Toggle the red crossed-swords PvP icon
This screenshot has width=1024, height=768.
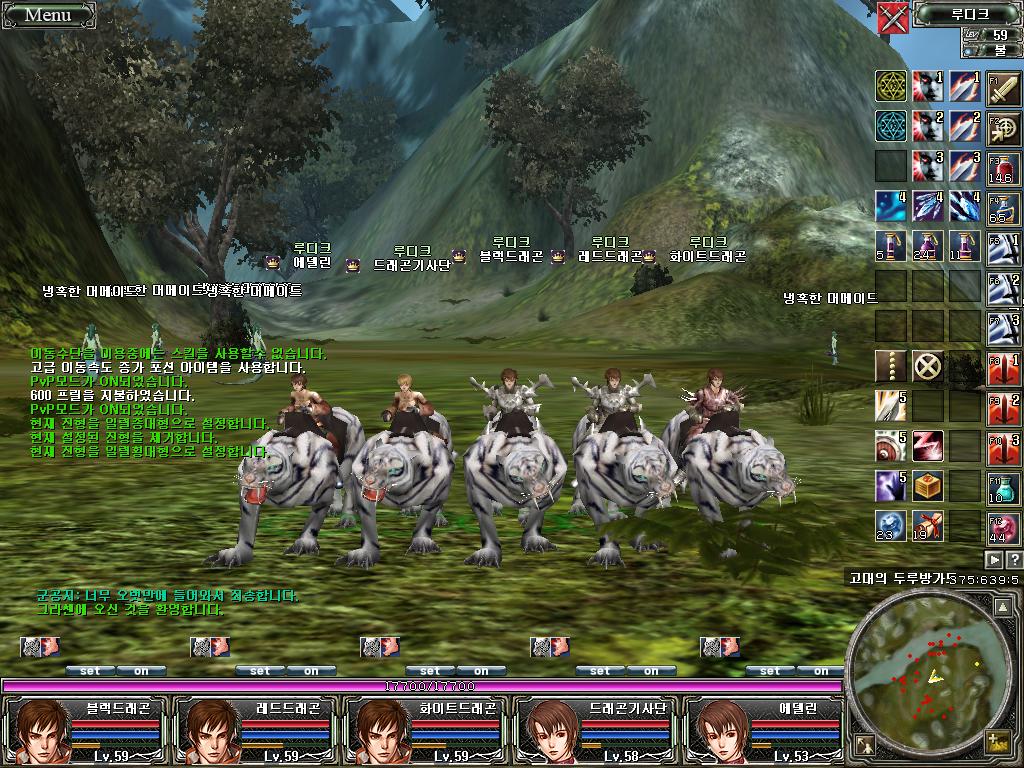pyautogui.click(x=892, y=17)
